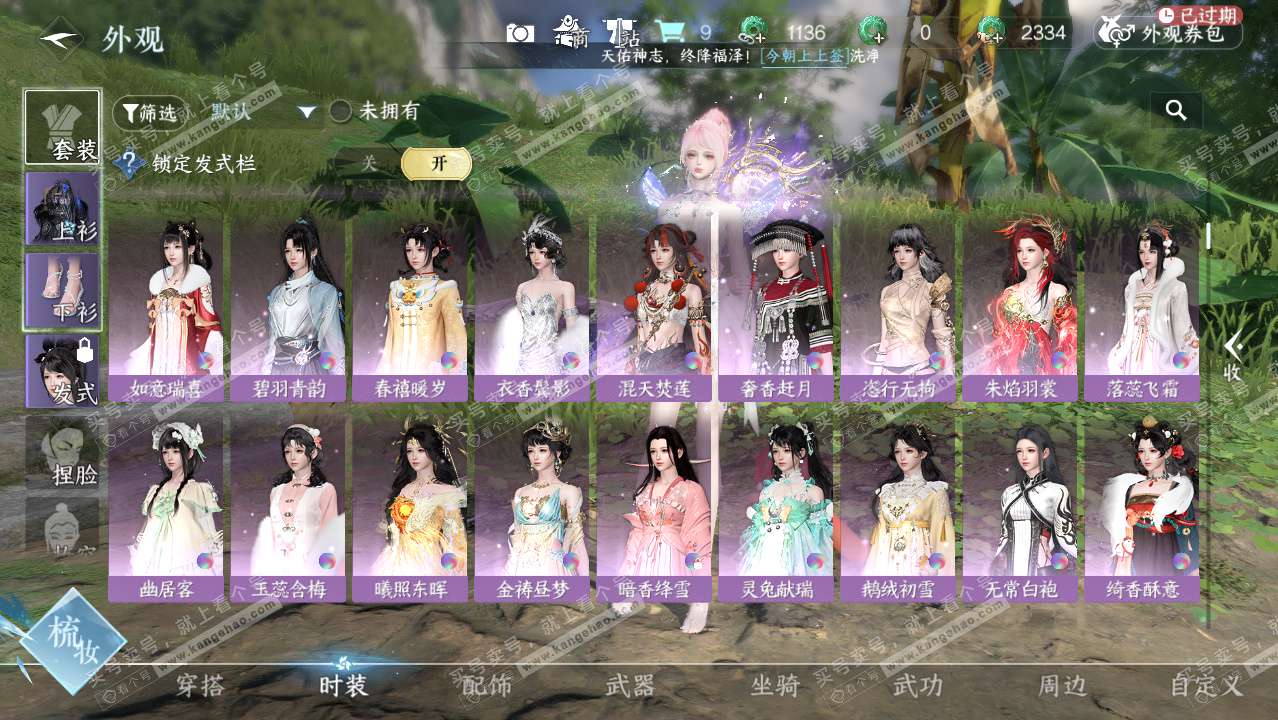
Task: Switch to the 坐骑 tab
Action: tap(775, 685)
